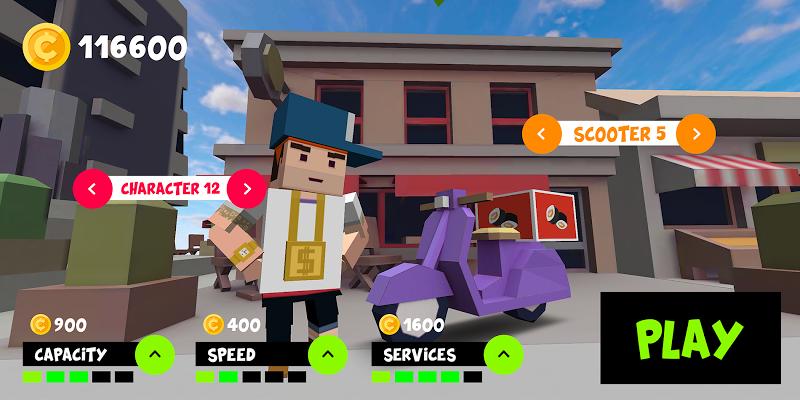Viewport: 800px width, 400px height.
Task: Upgrade Capacity with the green arrow
Action: 154,353
